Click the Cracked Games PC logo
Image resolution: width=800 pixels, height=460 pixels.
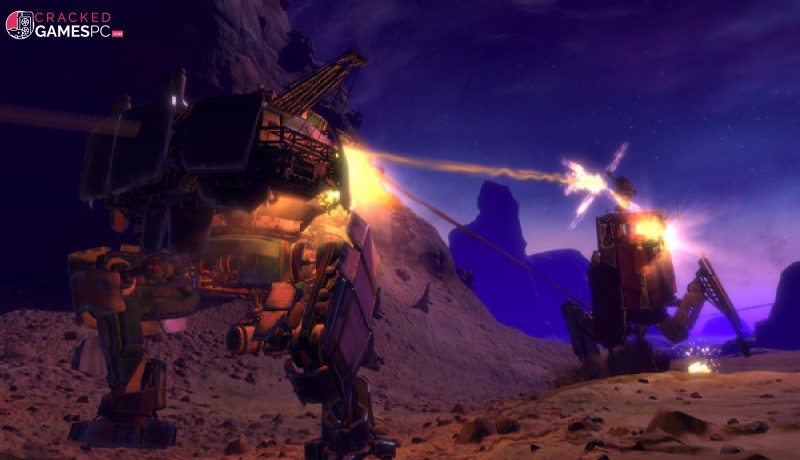64,25
